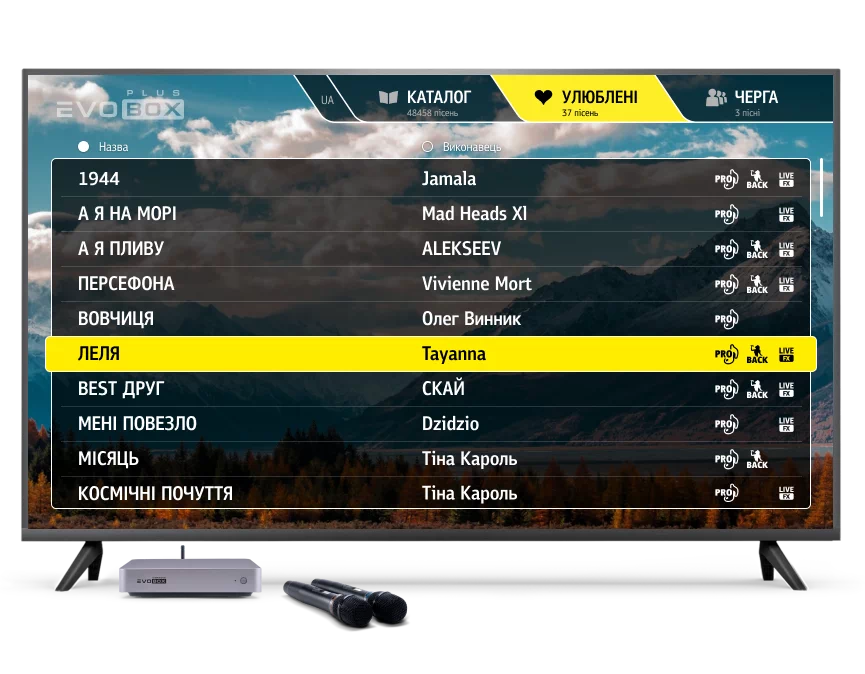
Task: Click the song list scrollbar
Action: (x=822, y=187)
